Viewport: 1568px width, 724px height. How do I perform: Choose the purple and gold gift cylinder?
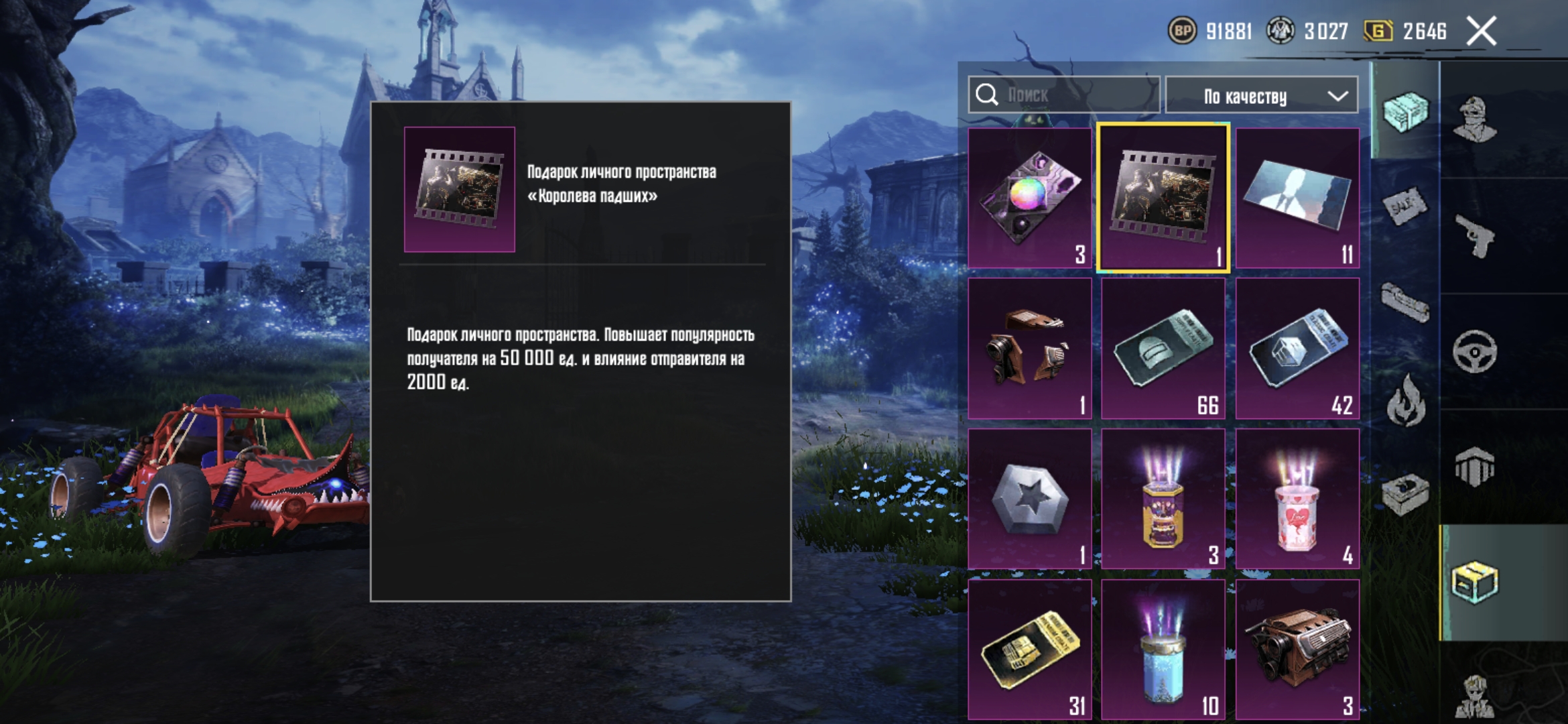coord(1163,499)
